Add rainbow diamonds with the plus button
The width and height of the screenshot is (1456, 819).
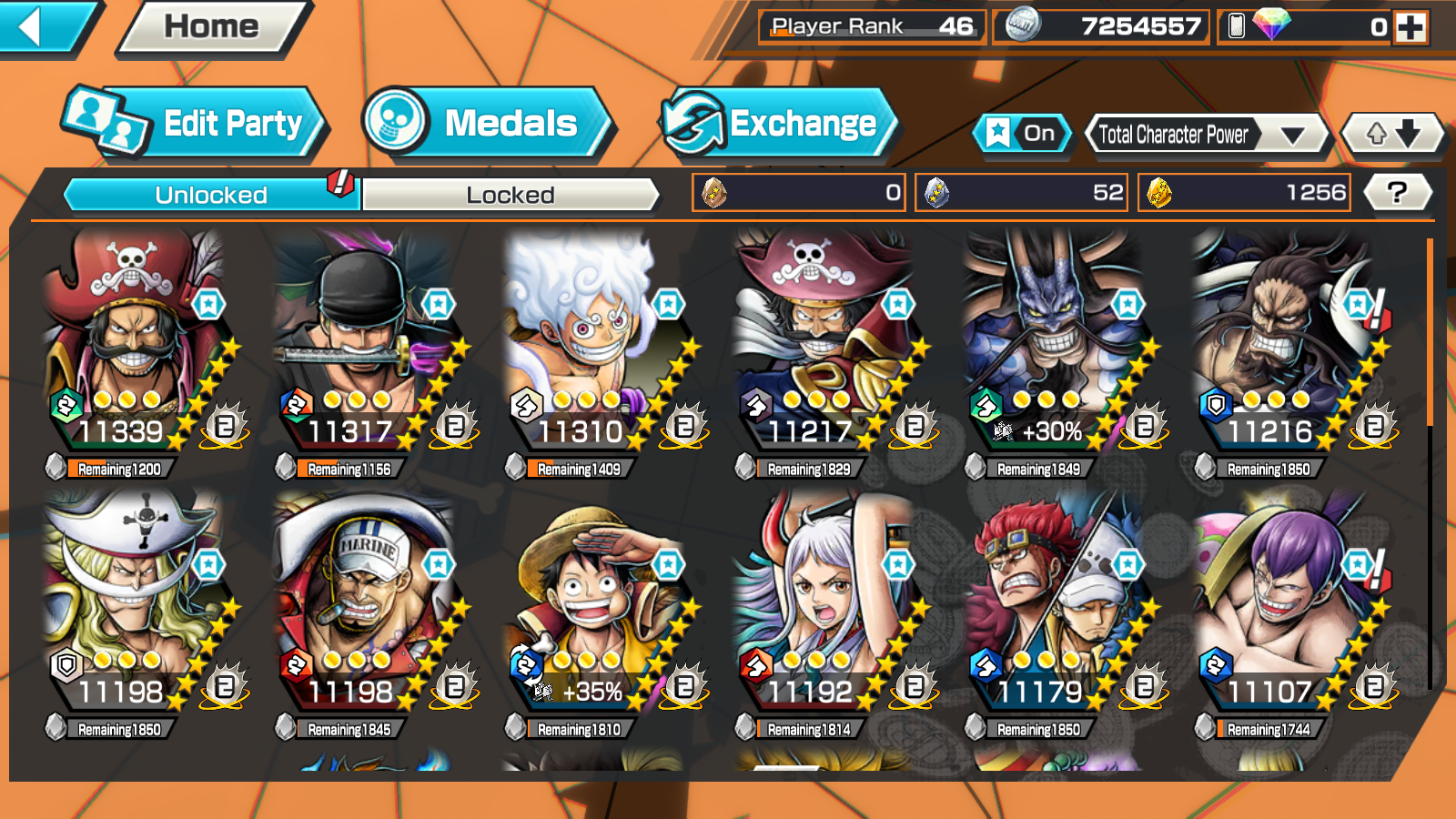click(x=1411, y=27)
